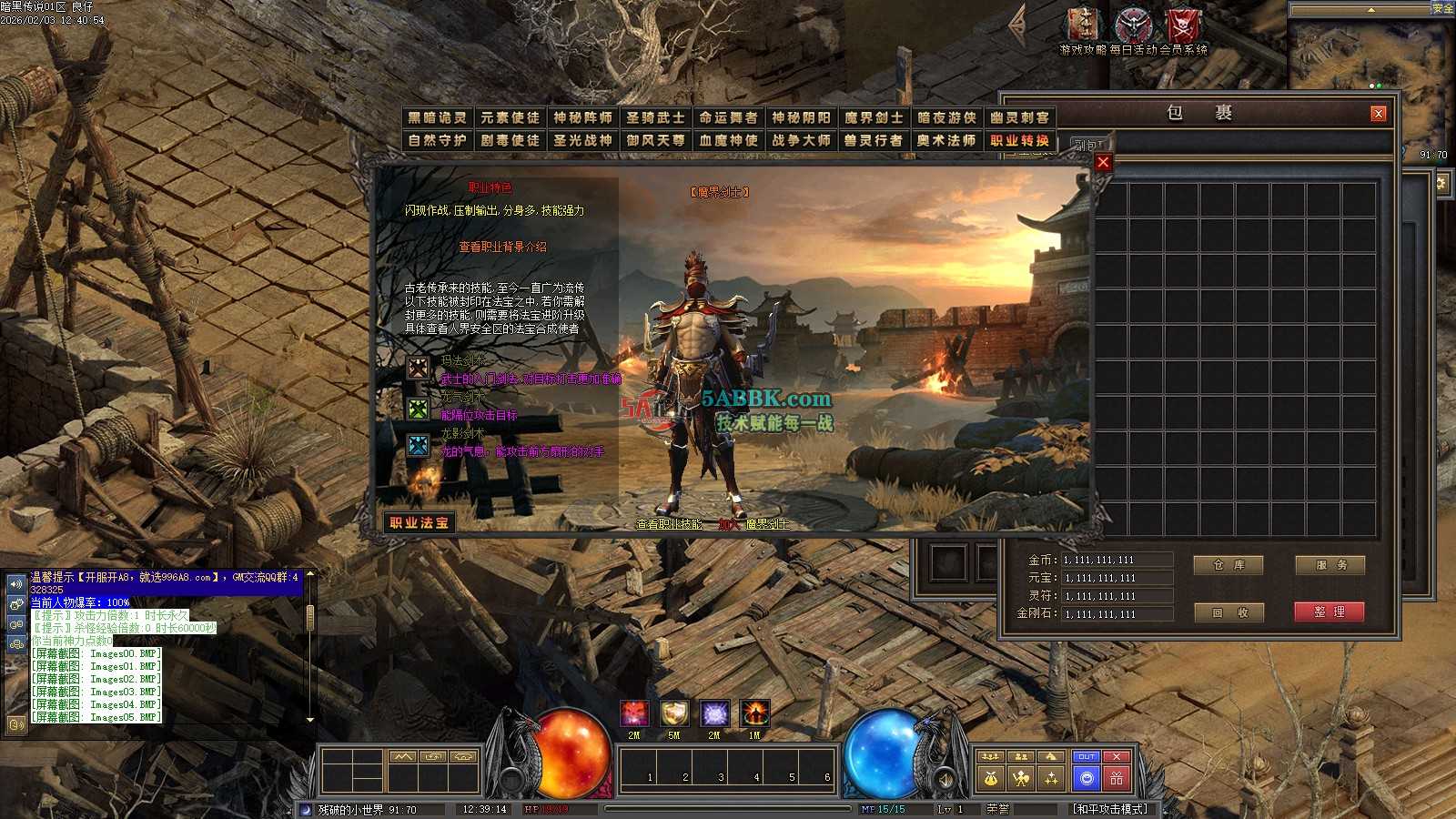Viewport: 1456px width, 819px height.
Task: View the 查看职业背景介绍 link
Action: pos(502,247)
